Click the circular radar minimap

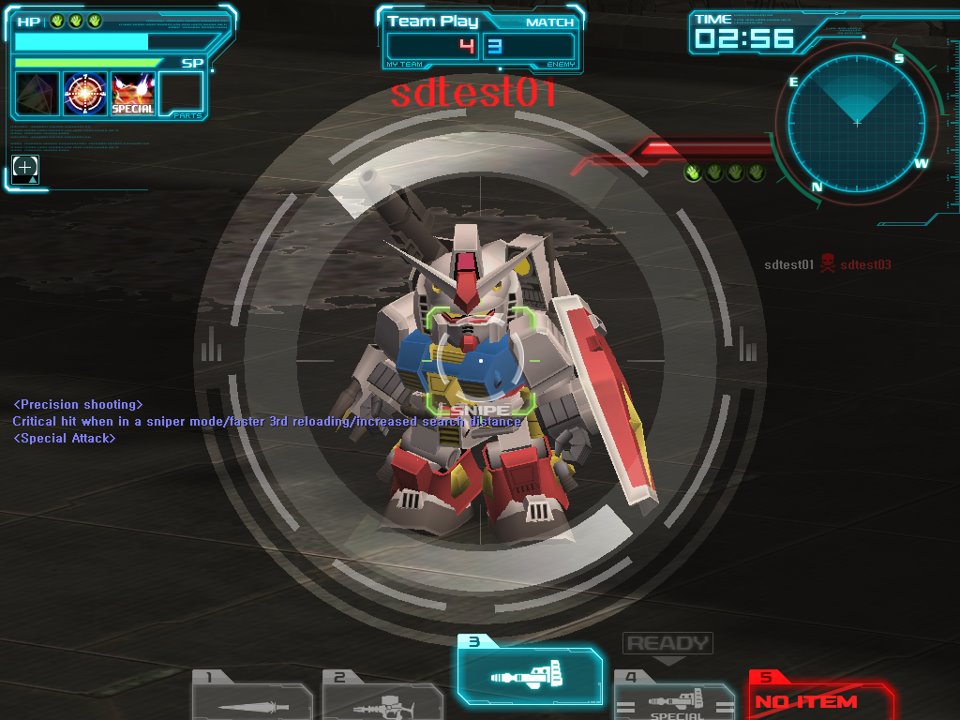click(x=856, y=122)
